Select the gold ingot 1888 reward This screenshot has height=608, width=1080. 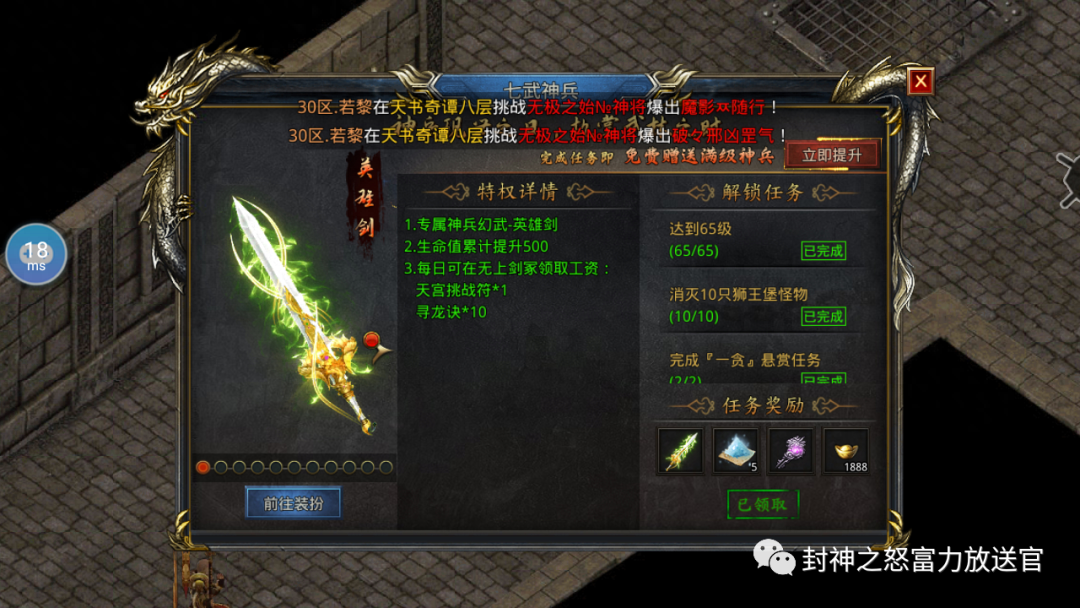coord(846,451)
